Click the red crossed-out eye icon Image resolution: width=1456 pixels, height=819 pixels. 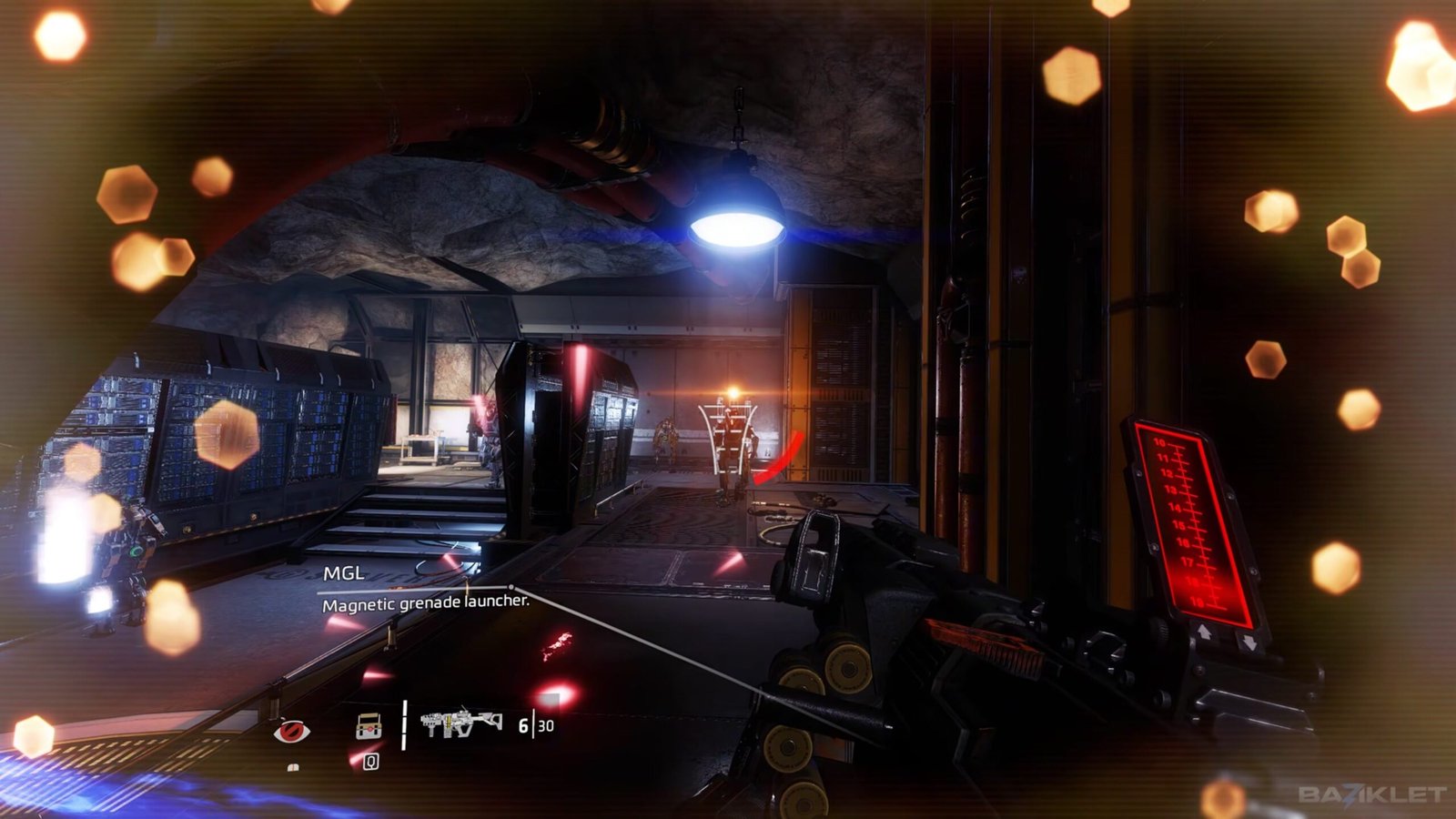[x=292, y=730]
